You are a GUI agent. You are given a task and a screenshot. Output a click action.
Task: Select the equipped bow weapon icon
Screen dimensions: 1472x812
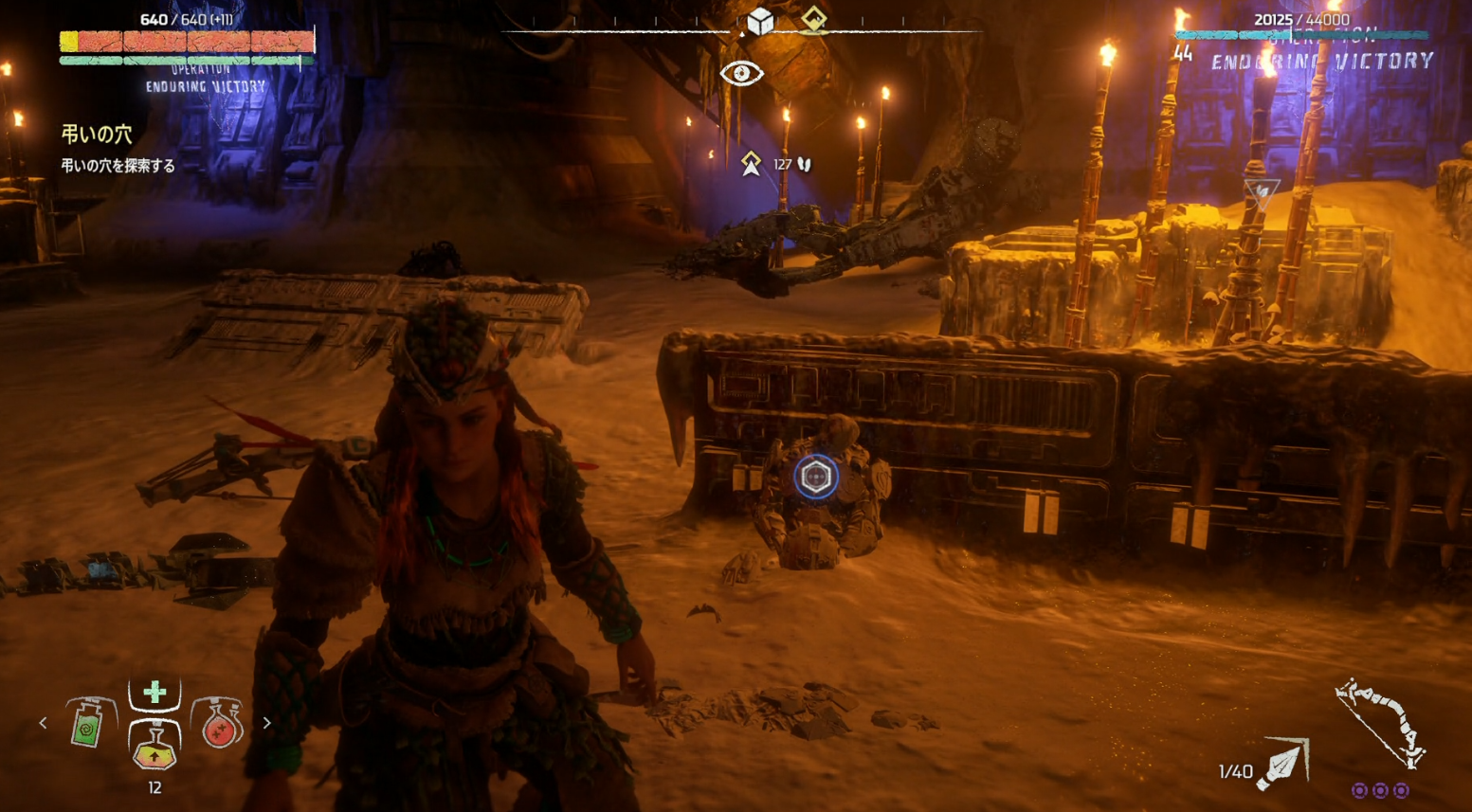1380,722
